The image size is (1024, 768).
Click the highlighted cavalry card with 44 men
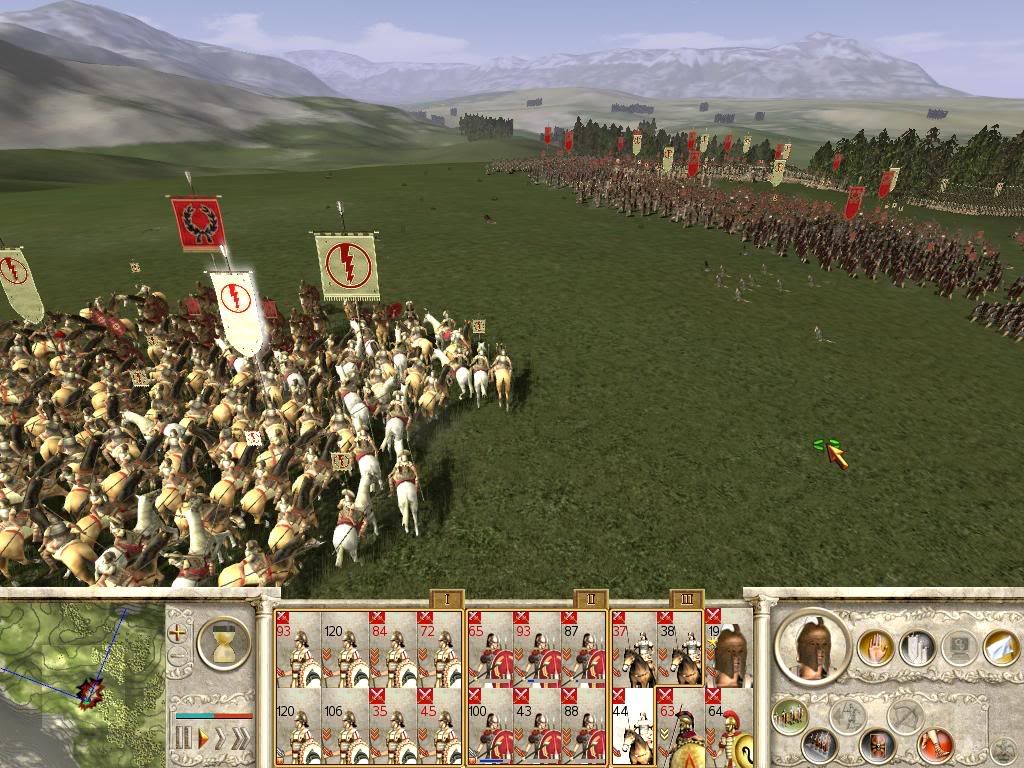tap(633, 726)
